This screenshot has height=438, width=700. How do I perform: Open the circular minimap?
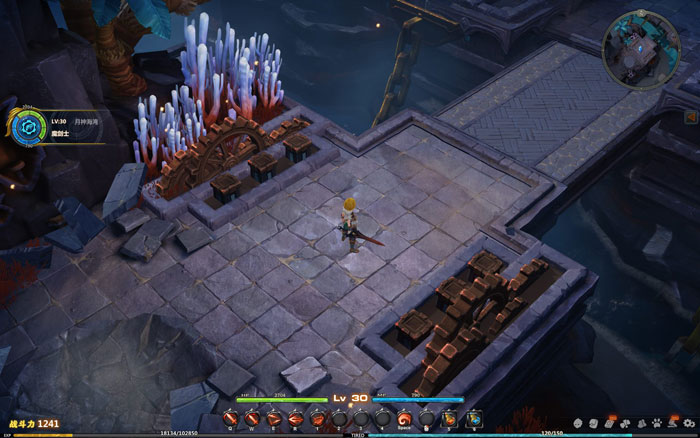pyautogui.click(x=641, y=39)
